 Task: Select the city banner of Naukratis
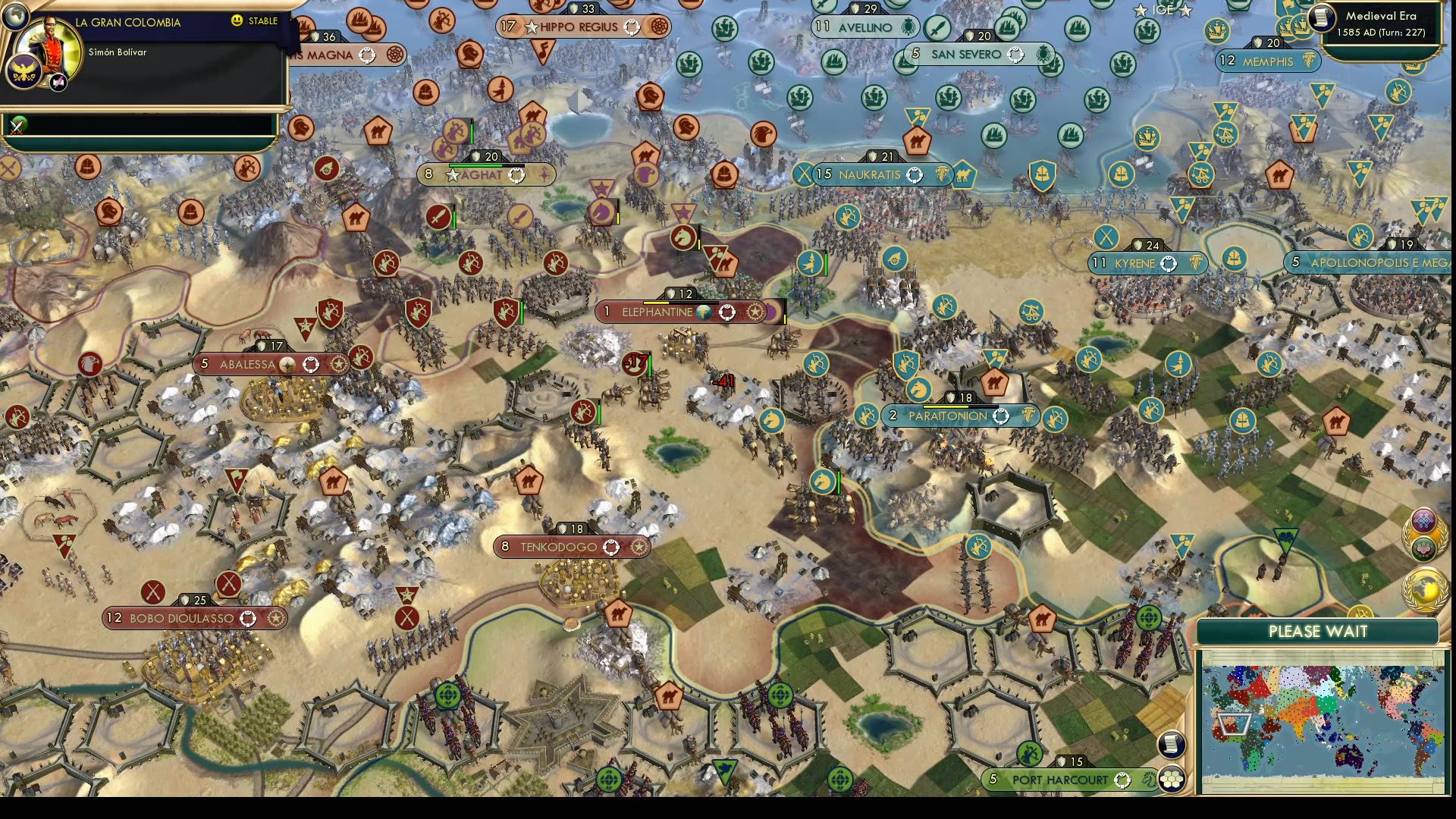(871, 174)
